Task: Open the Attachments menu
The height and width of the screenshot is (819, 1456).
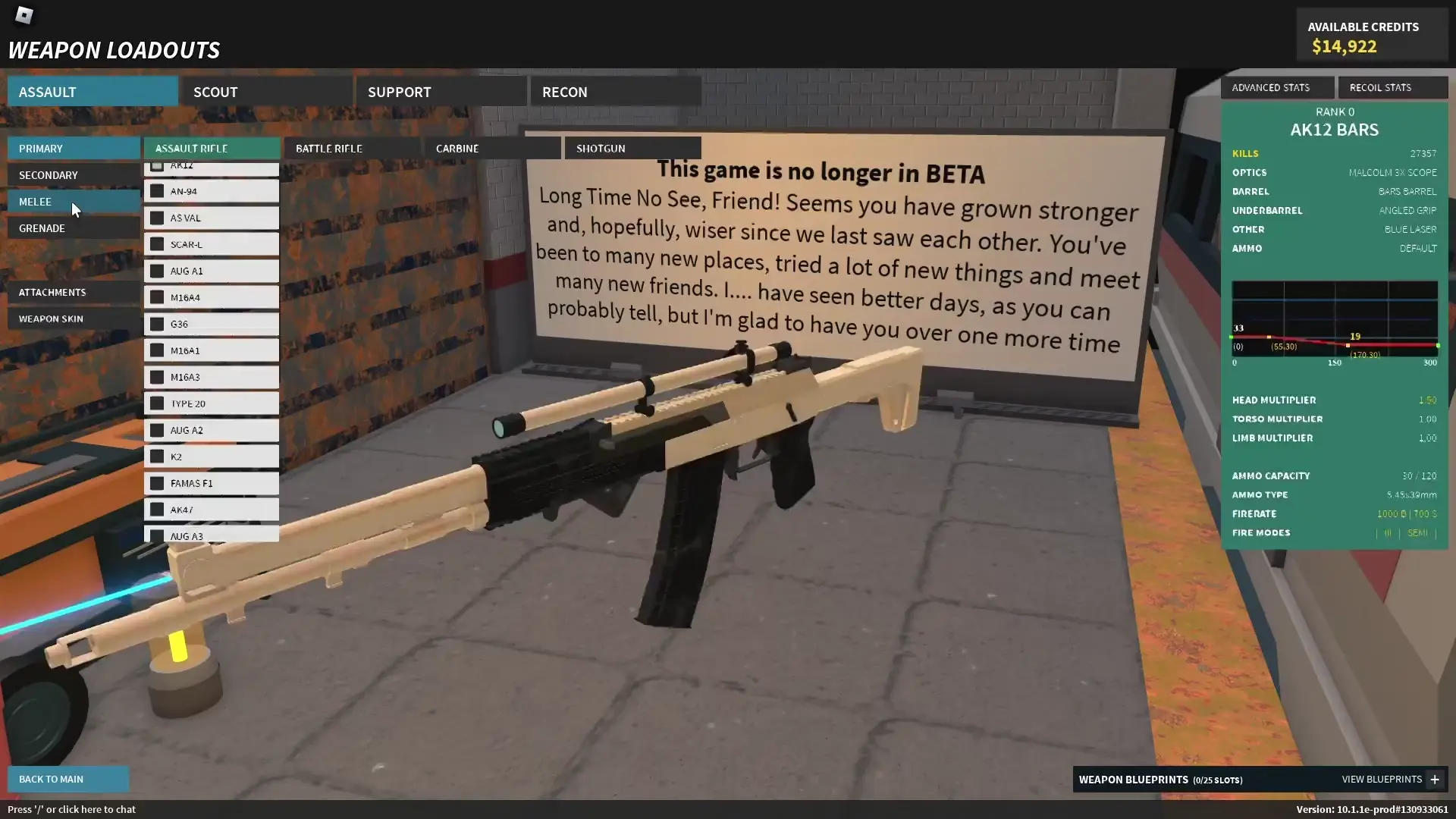Action: [x=74, y=292]
